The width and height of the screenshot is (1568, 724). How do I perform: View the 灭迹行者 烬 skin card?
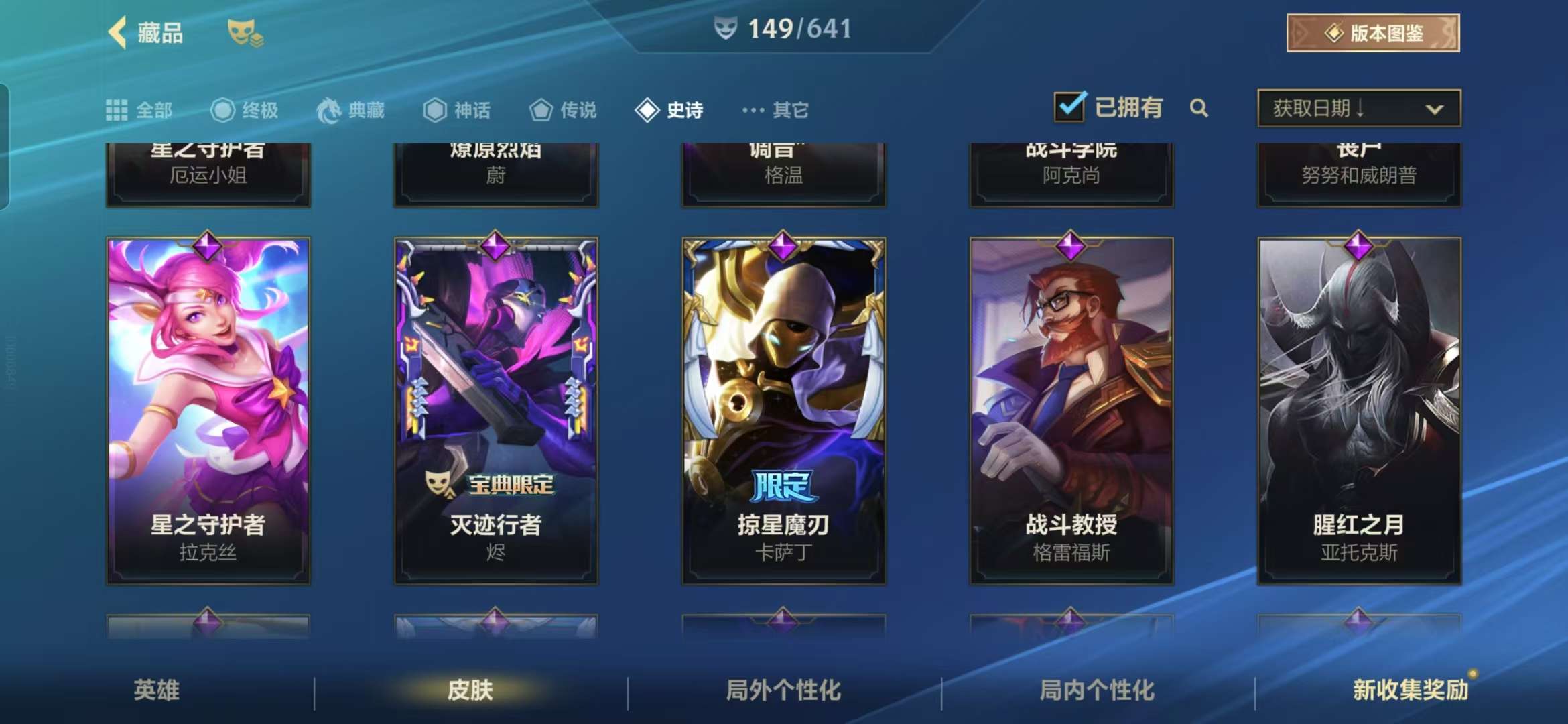[x=496, y=410]
